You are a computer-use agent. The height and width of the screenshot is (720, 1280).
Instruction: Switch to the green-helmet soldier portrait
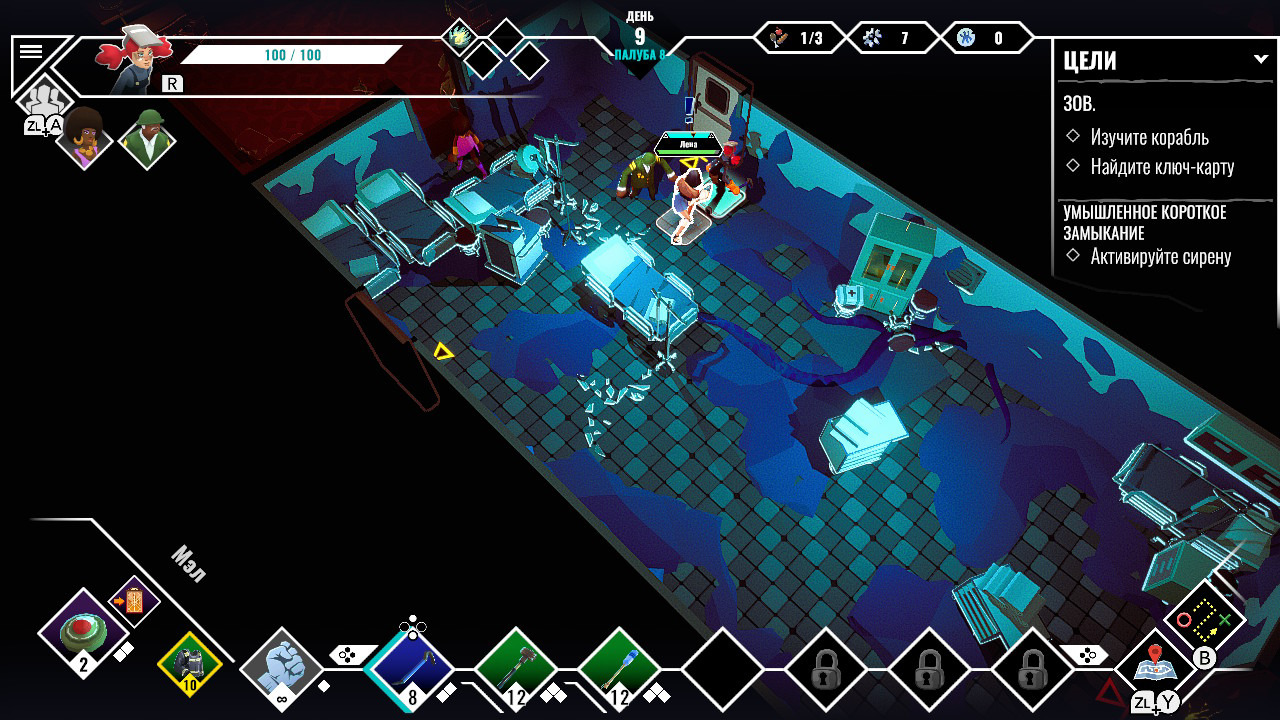(x=147, y=139)
